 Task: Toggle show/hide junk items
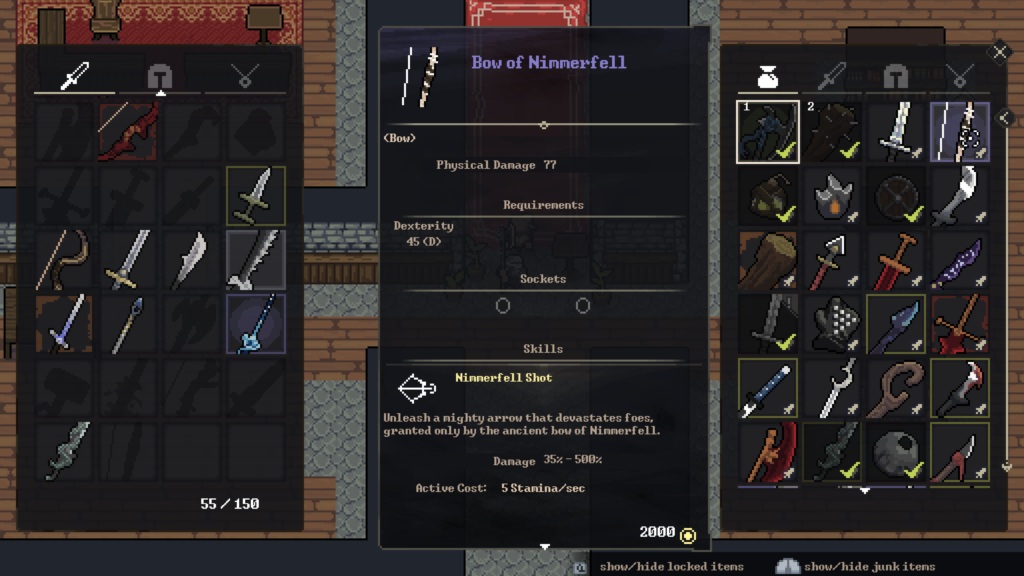pyautogui.click(x=868, y=567)
